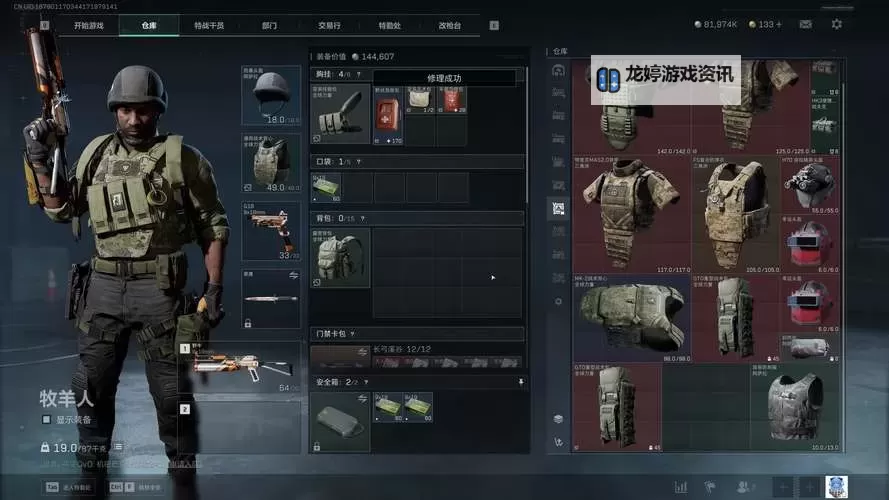Go to the 部门 department tab
This screenshot has width=889, height=500.
(x=269, y=25)
